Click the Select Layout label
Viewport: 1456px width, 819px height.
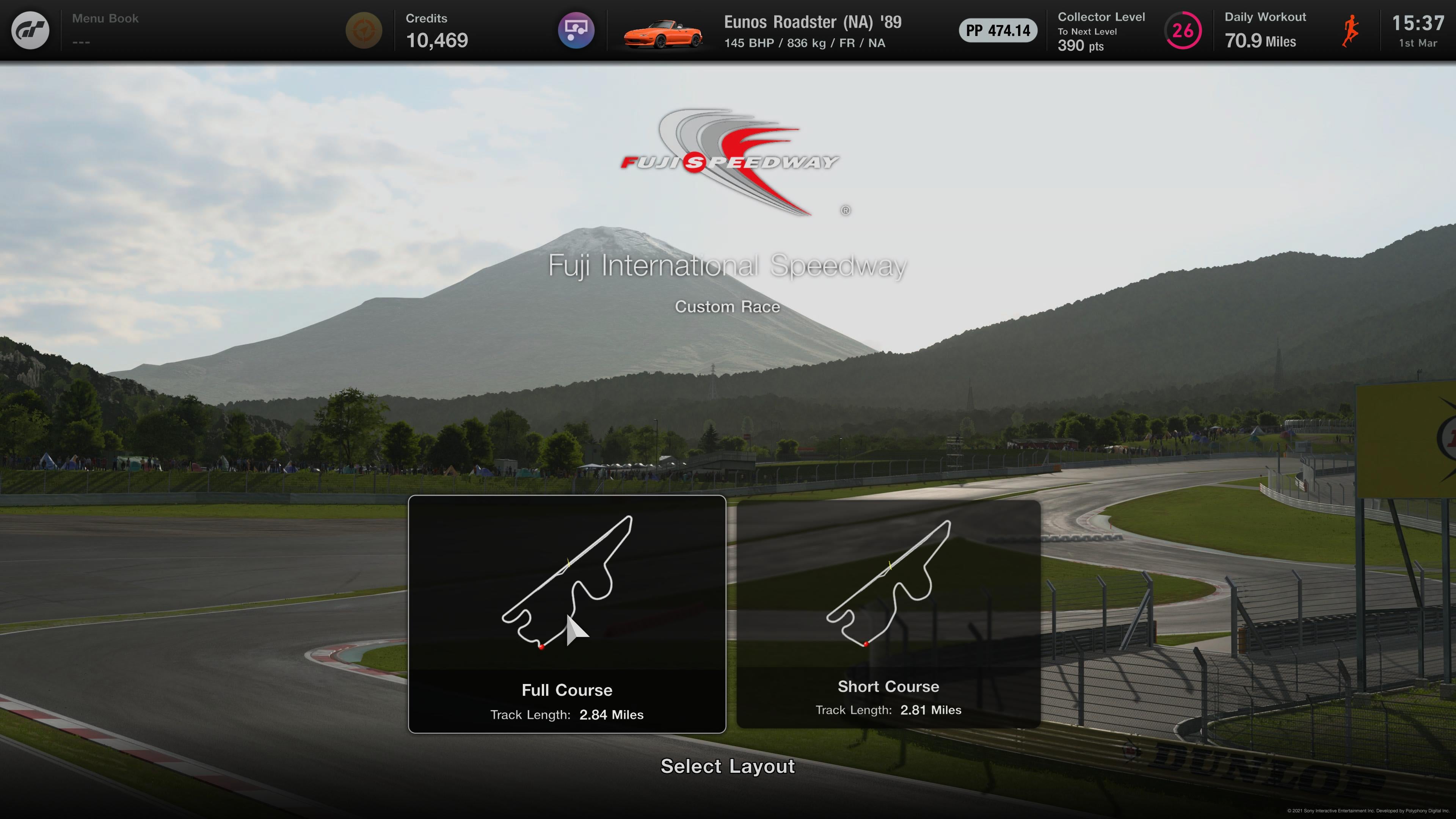(728, 766)
